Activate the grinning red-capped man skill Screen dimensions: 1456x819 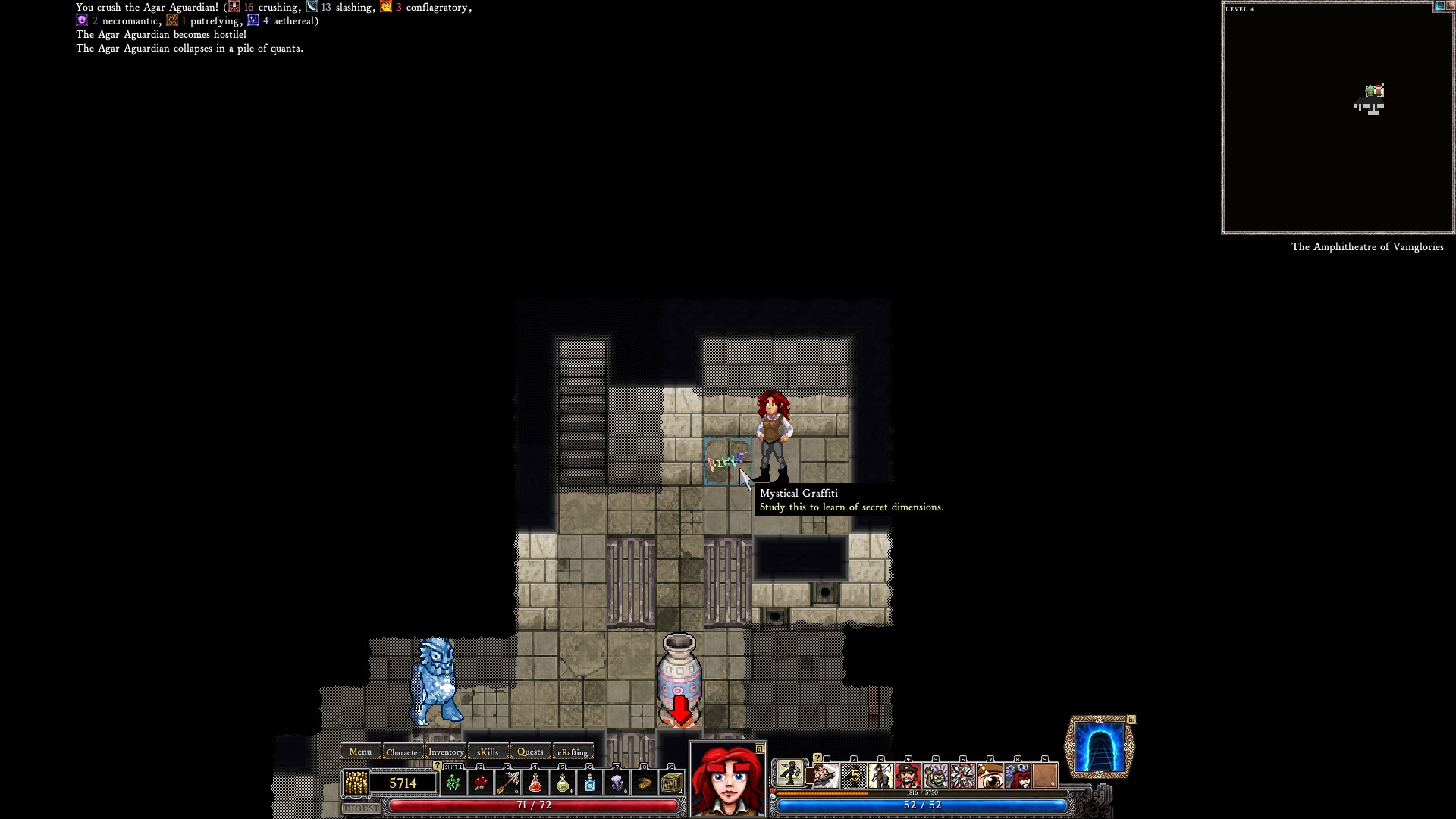[x=908, y=776]
